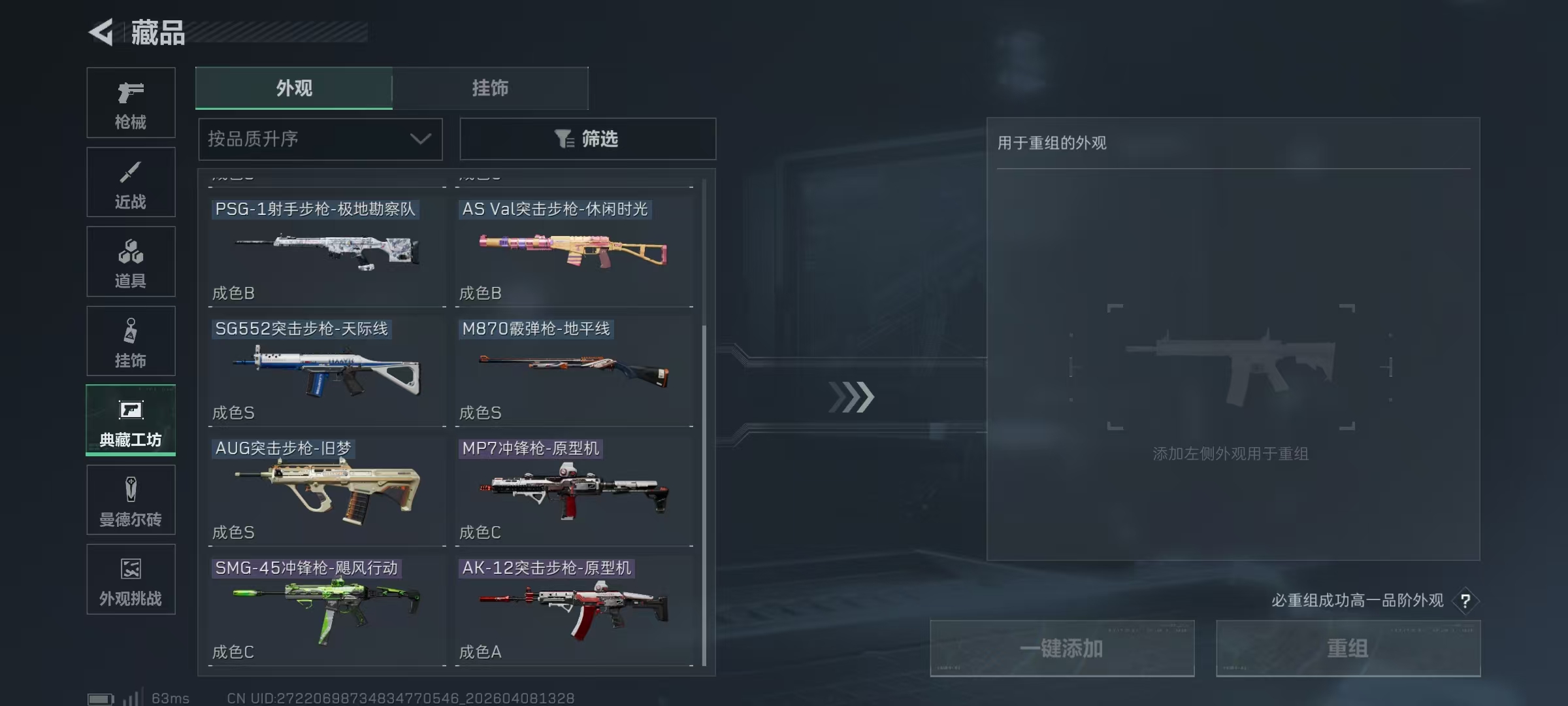Switch to the 挂饰 tab
The height and width of the screenshot is (706, 1568).
click(491, 88)
